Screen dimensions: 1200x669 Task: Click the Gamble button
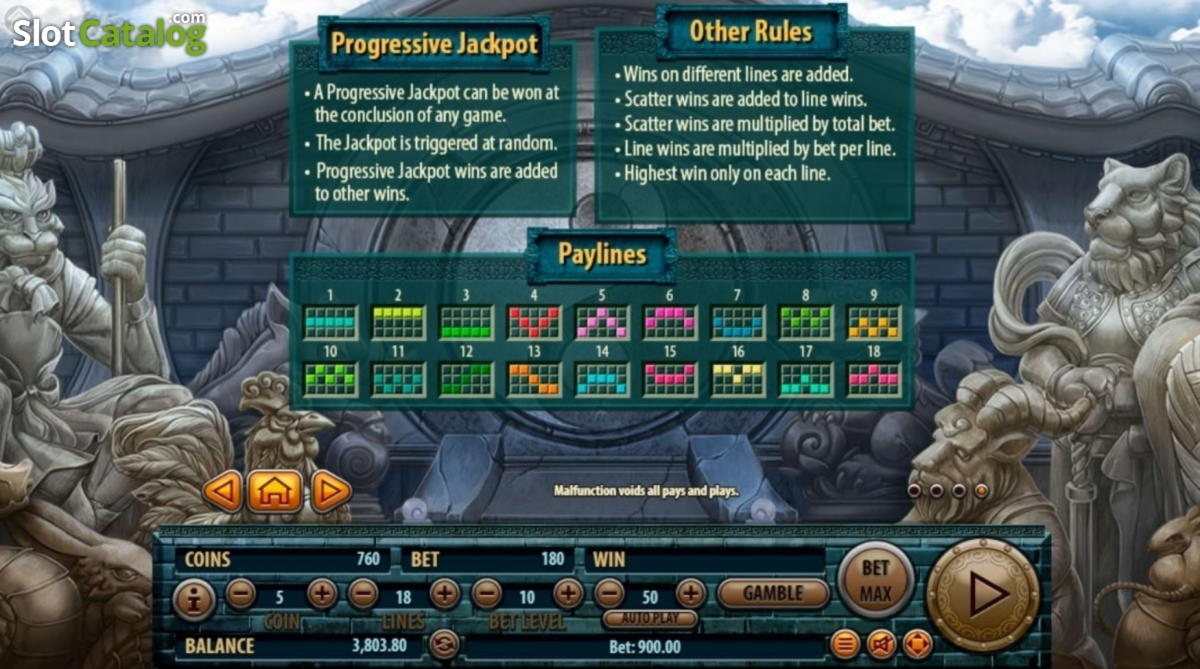tap(772, 593)
